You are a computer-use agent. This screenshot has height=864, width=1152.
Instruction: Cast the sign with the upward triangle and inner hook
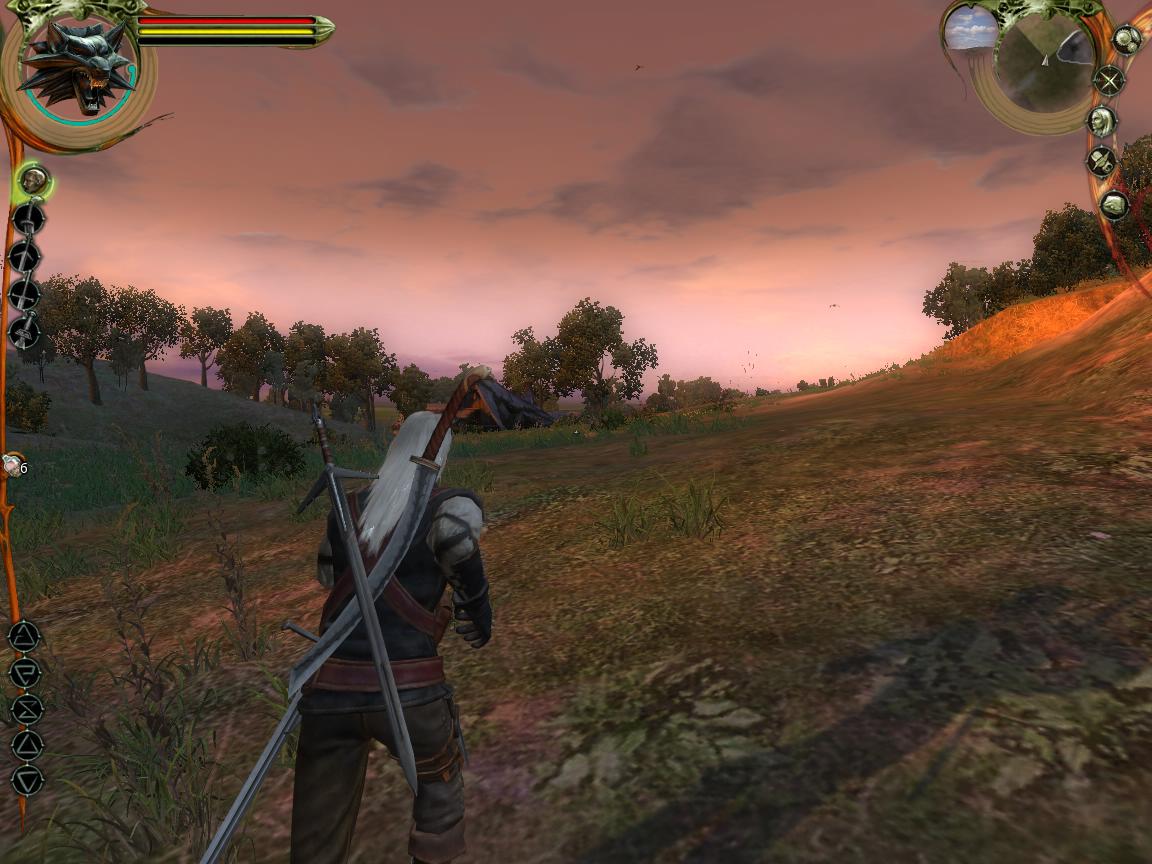[25, 636]
